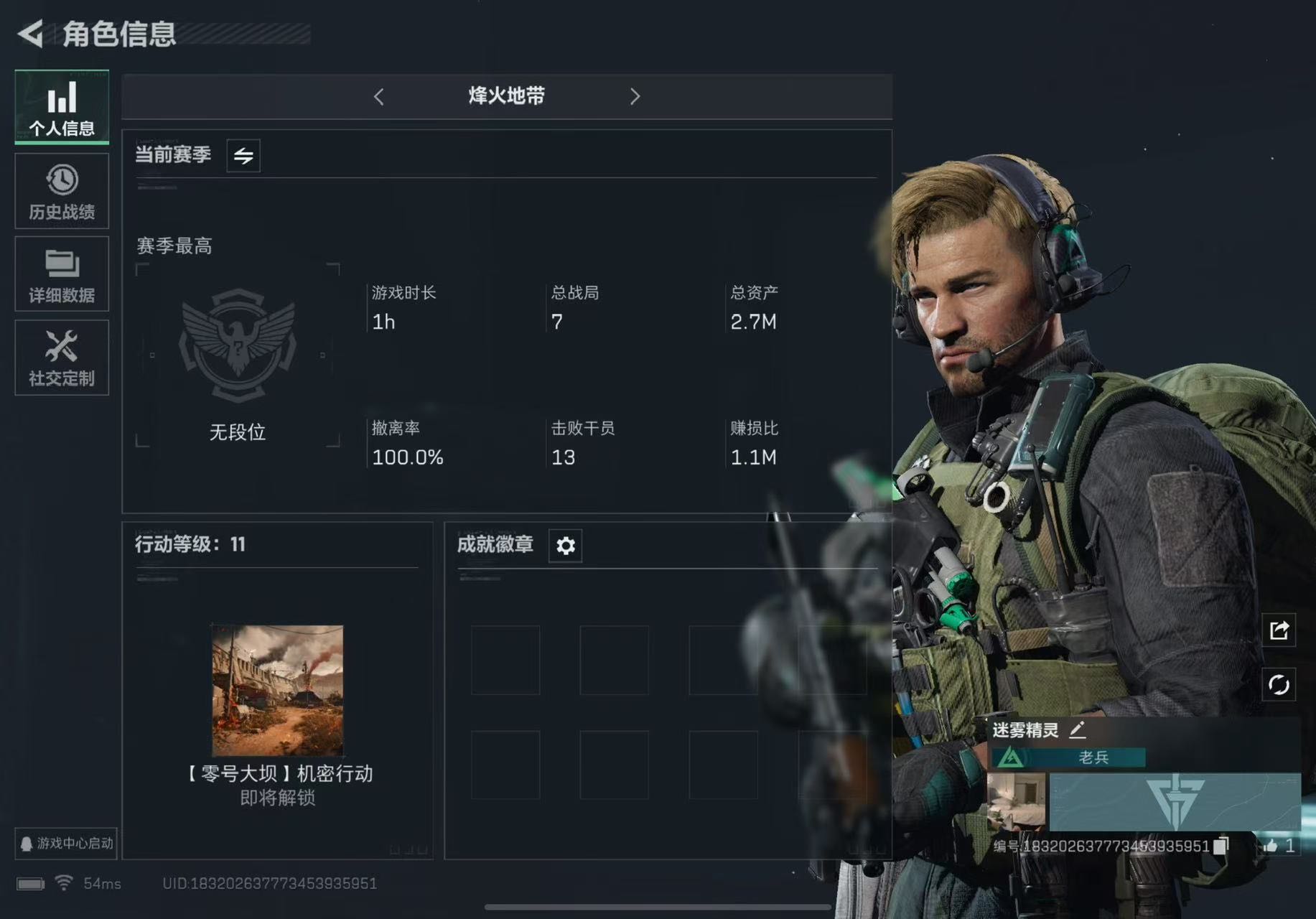Open 成就徽章 gear settings
Image resolution: width=1316 pixels, height=919 pixels.
(565, 546)
